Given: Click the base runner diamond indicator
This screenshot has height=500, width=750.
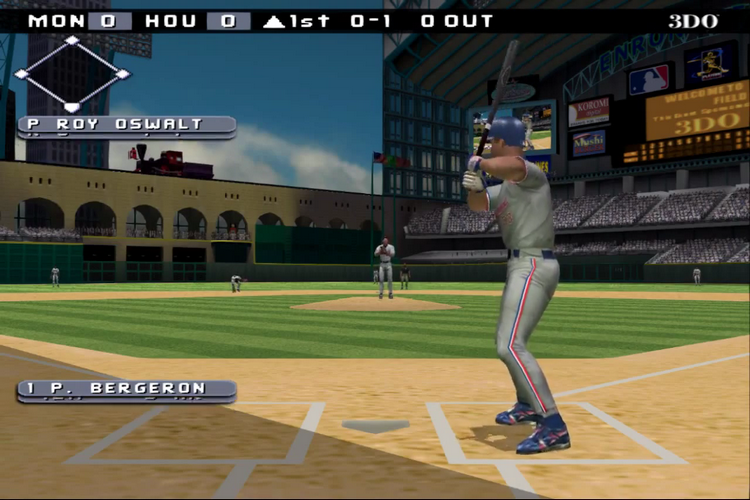Looking at the screenshot, I should (72, 74).
